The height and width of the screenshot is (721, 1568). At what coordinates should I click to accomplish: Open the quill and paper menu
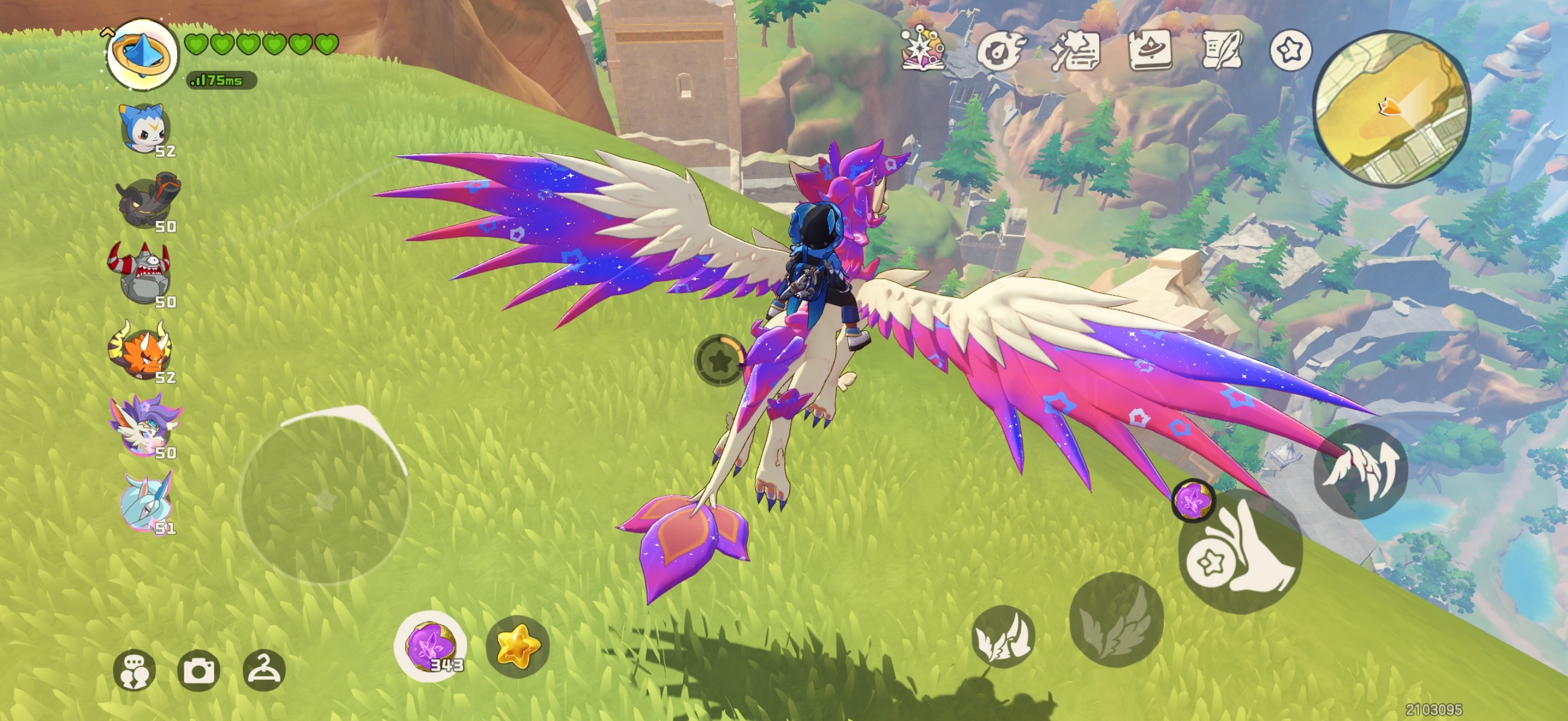(x=1222, y=50)
